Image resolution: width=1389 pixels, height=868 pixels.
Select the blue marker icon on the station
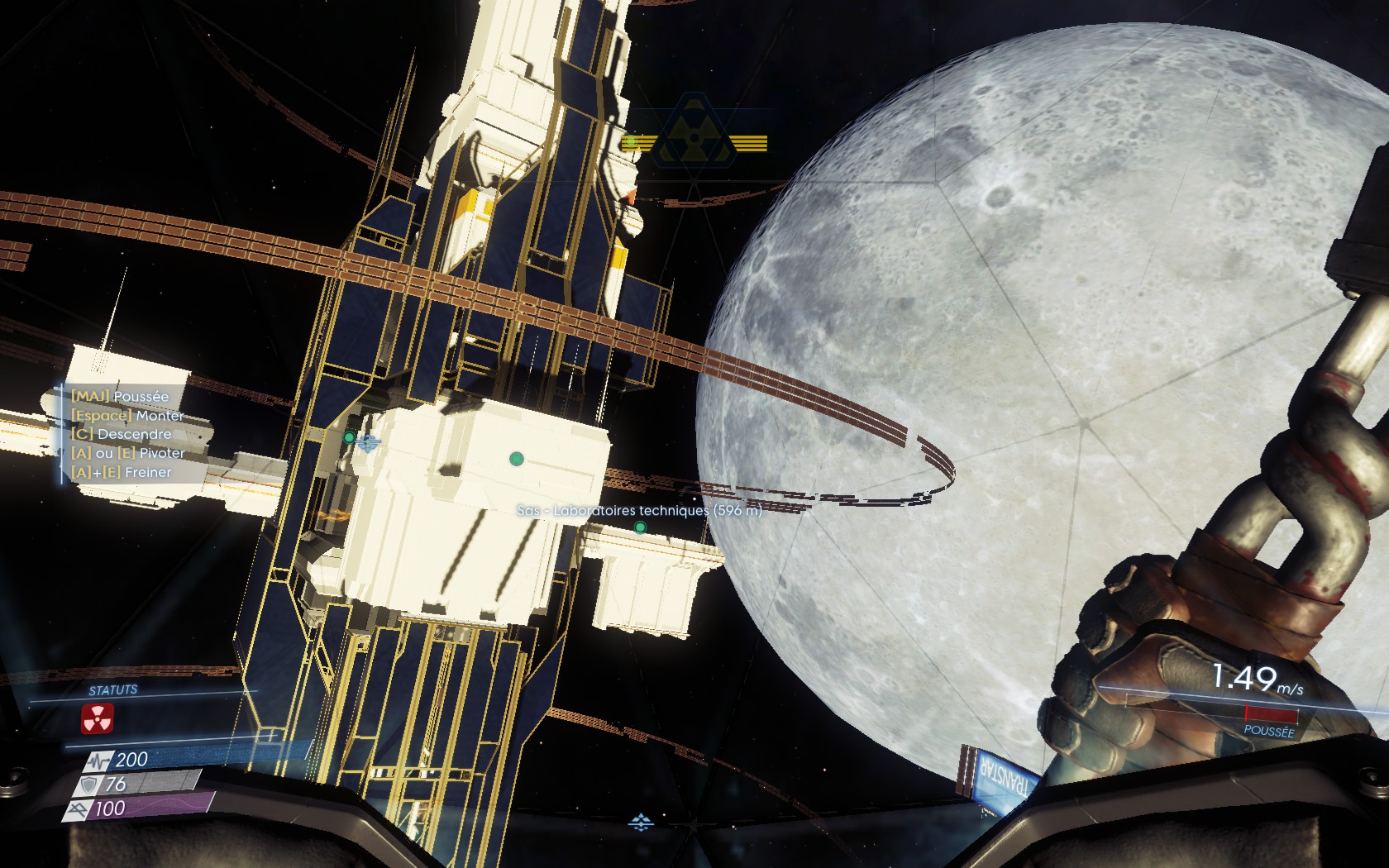369,444
